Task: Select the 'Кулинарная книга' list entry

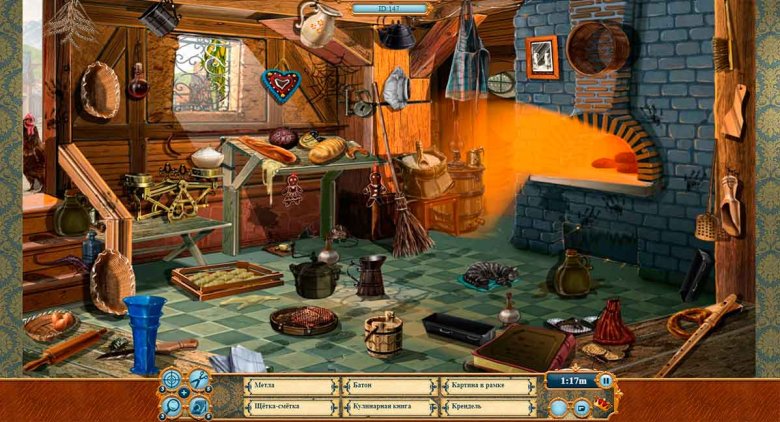Action: point(388,407)
